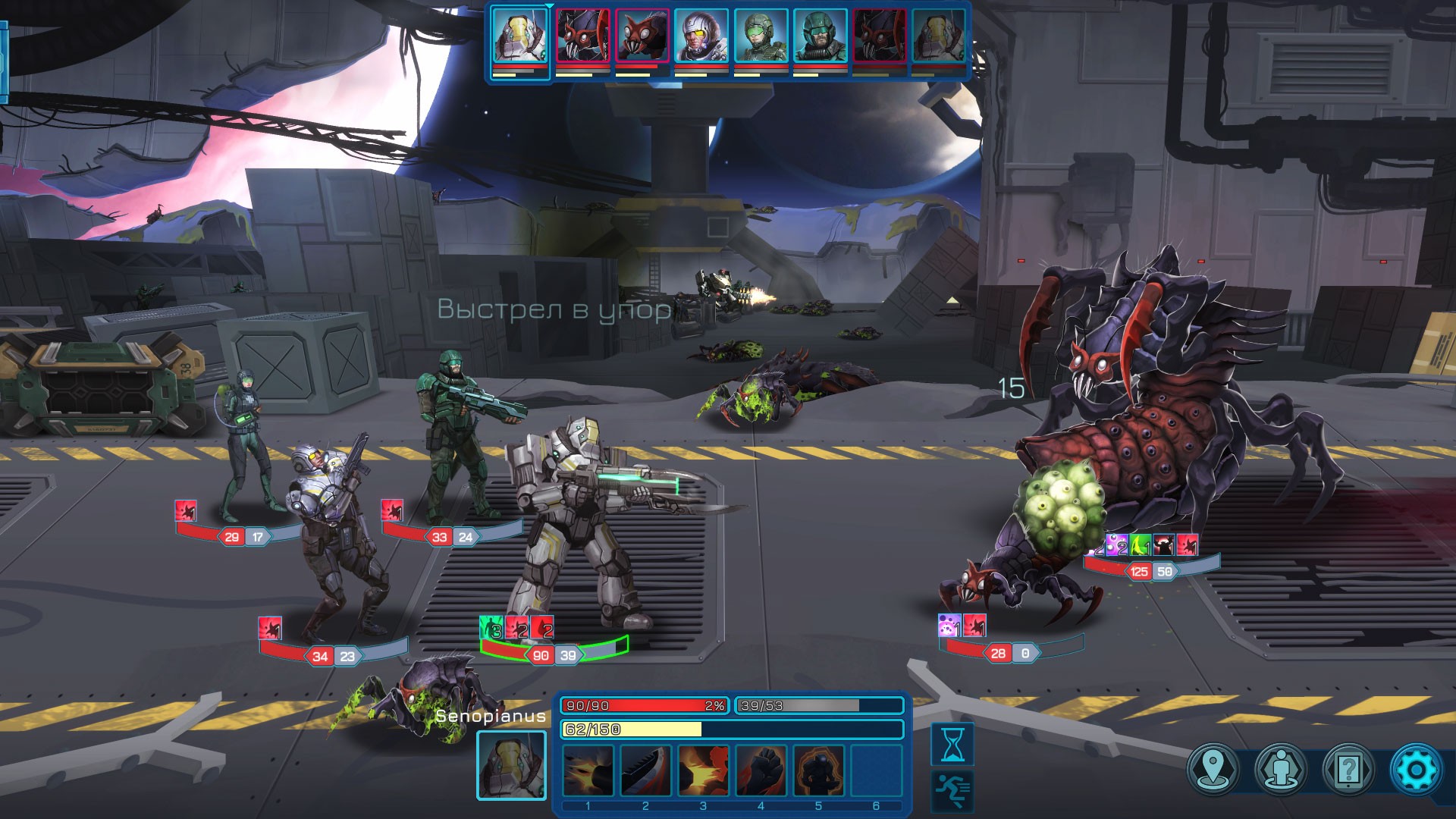
Task: Use the muzzle-flash gunshot ability in slot 1
Action: point(588,770)
